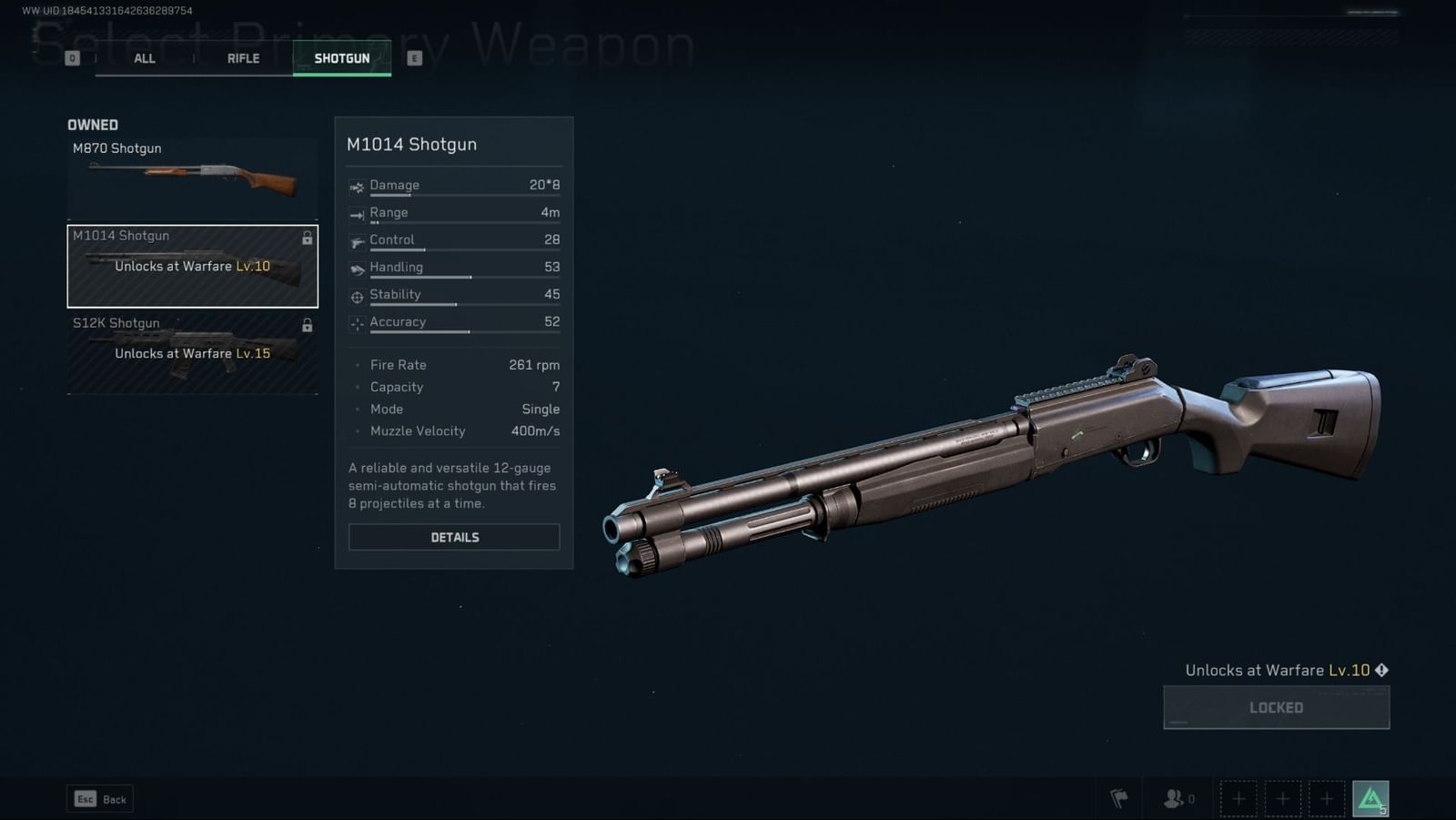Click the Esc Back button
Screen dimensions: 1456x820
(x=99, y=798)
